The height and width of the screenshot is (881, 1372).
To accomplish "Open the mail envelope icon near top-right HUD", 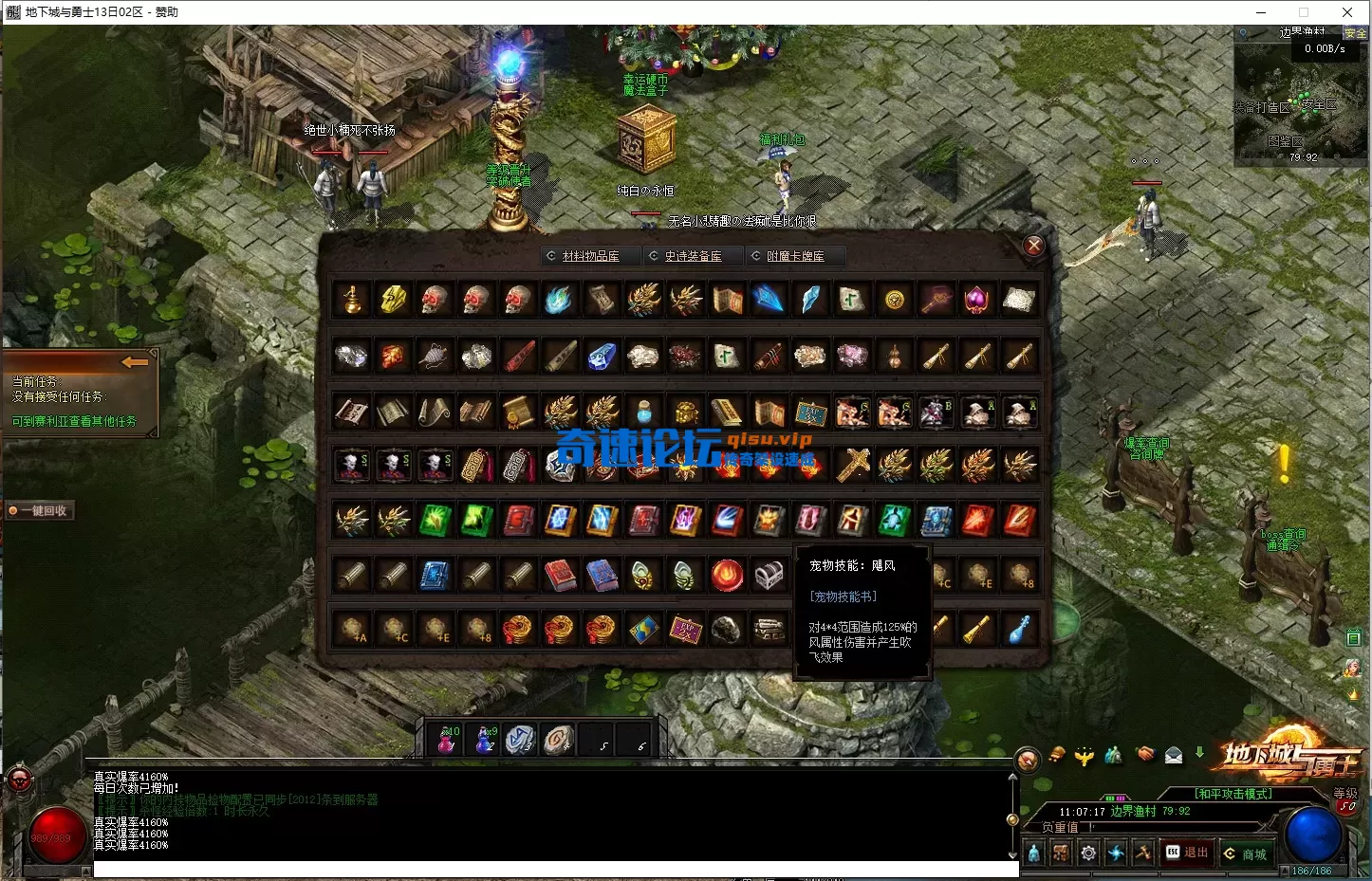I will [x=1172, y=754].
